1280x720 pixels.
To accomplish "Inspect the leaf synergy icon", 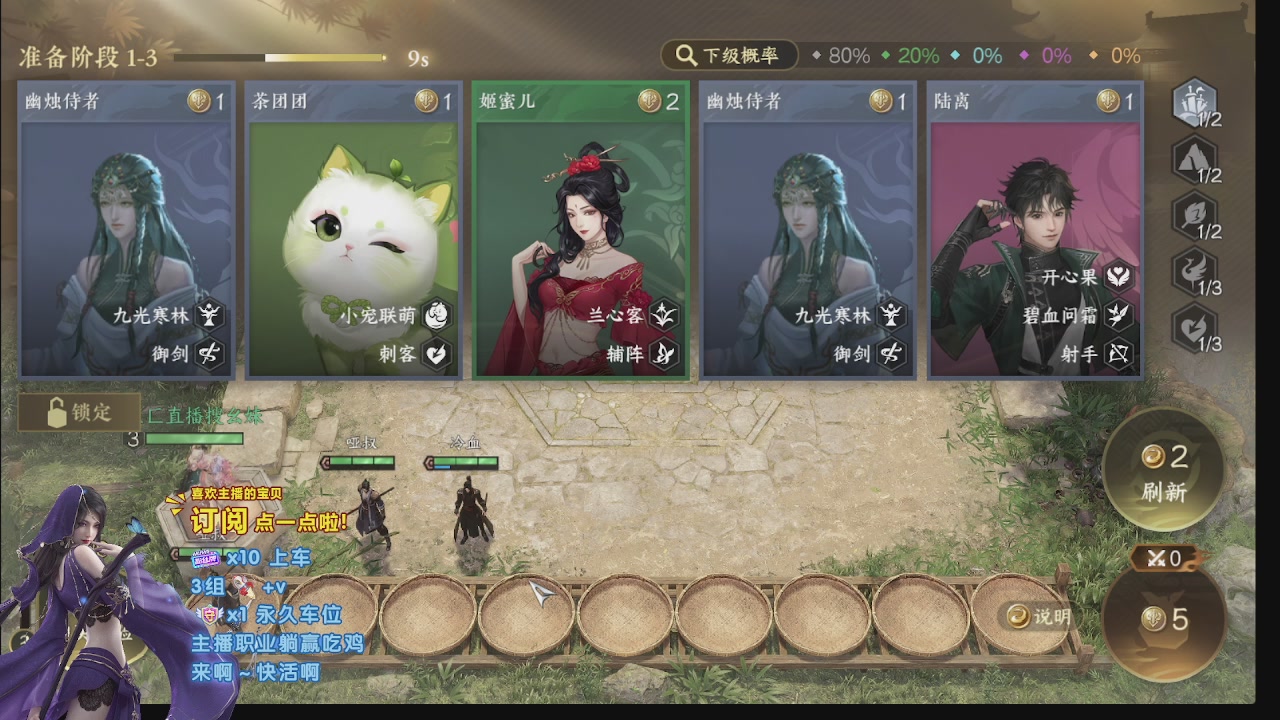I will 1195,213.
